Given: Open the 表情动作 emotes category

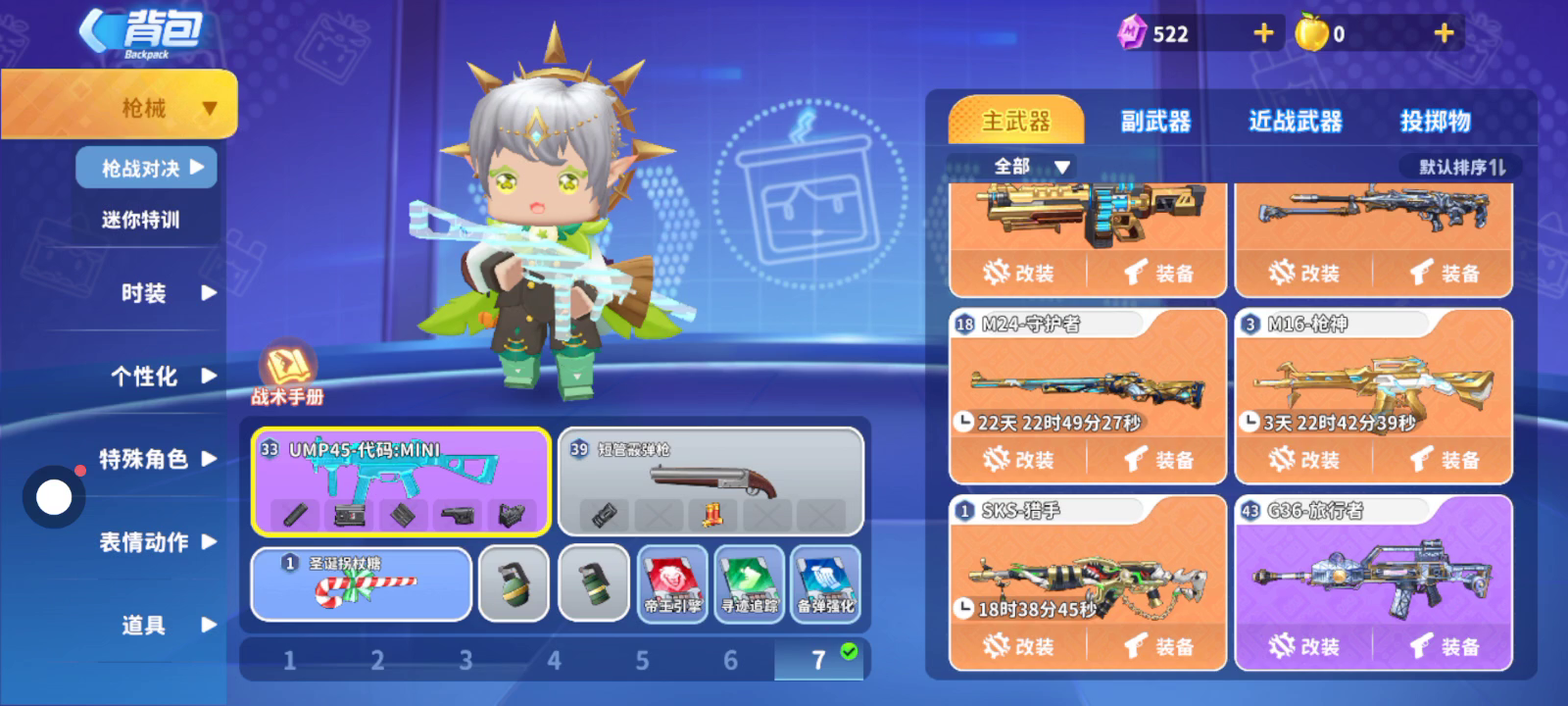Looking at the screenshot, I should tap(157, 542).
